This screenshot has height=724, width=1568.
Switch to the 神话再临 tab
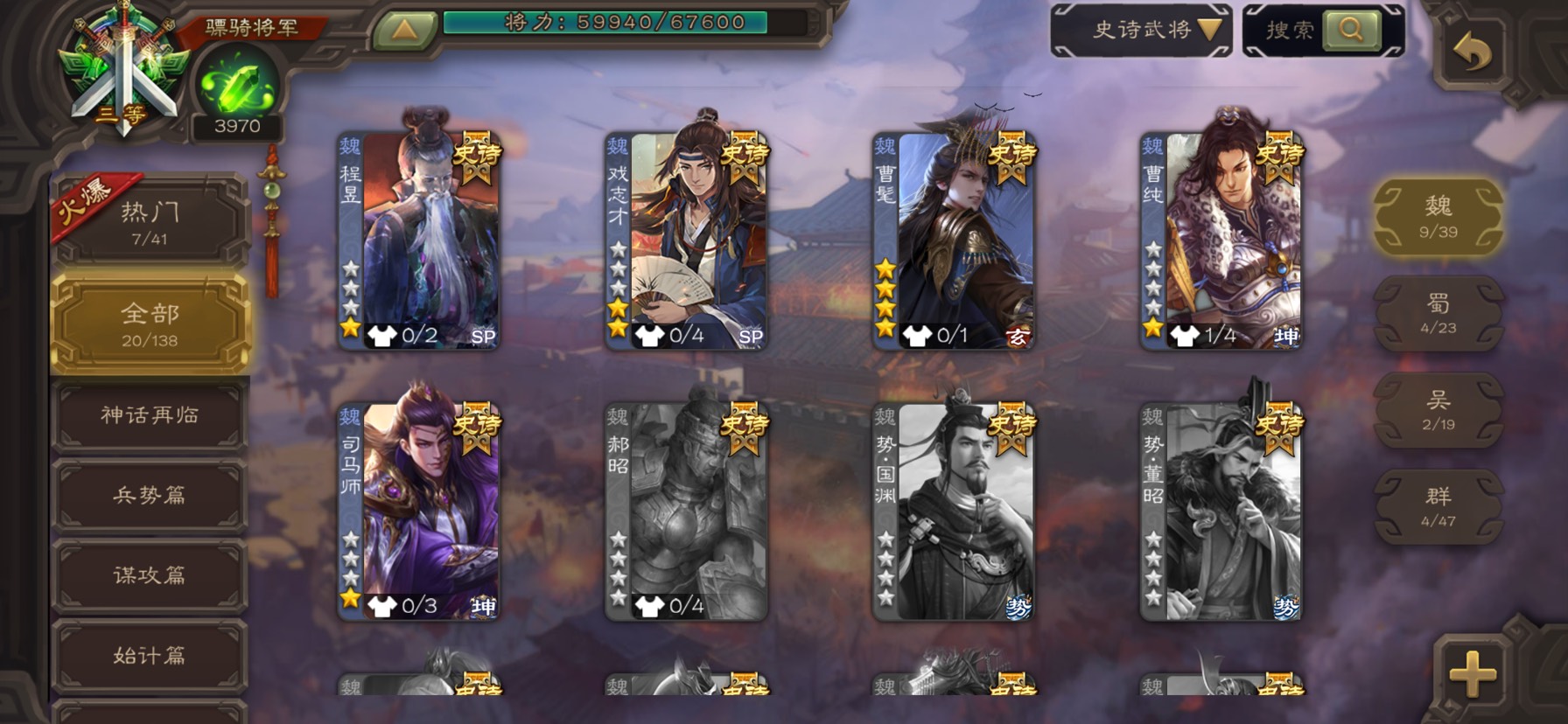150,415
